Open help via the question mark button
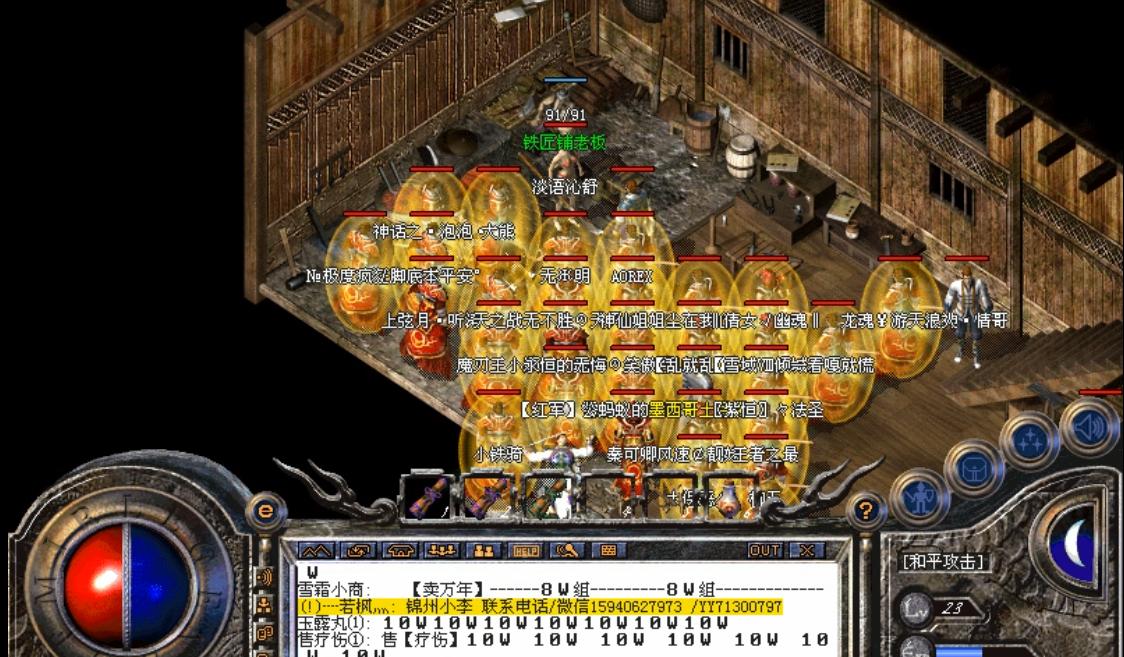This screenshot has width=1124, height=657. coord(866,511)
